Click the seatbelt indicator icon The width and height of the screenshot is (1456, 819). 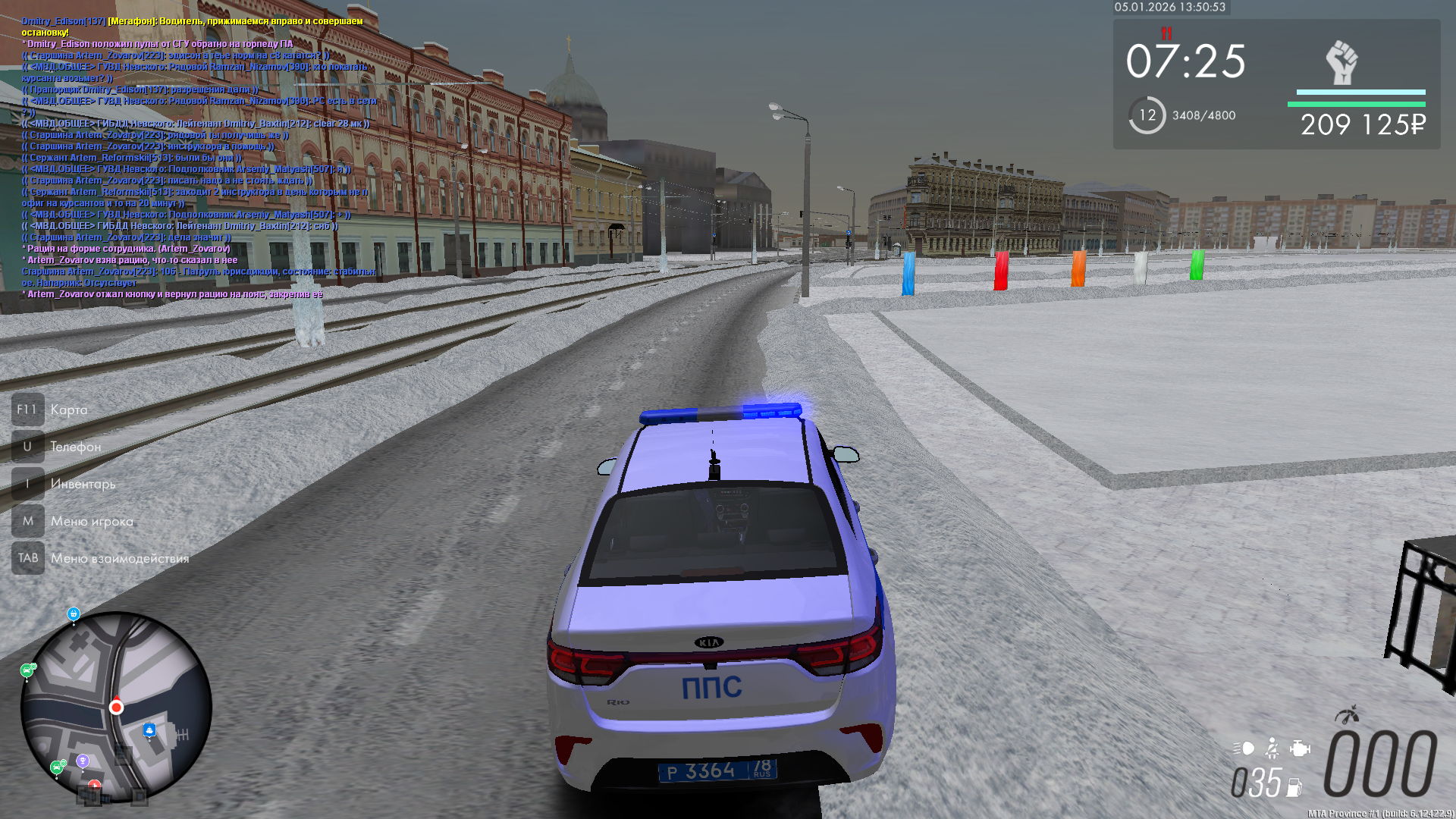1272,748
